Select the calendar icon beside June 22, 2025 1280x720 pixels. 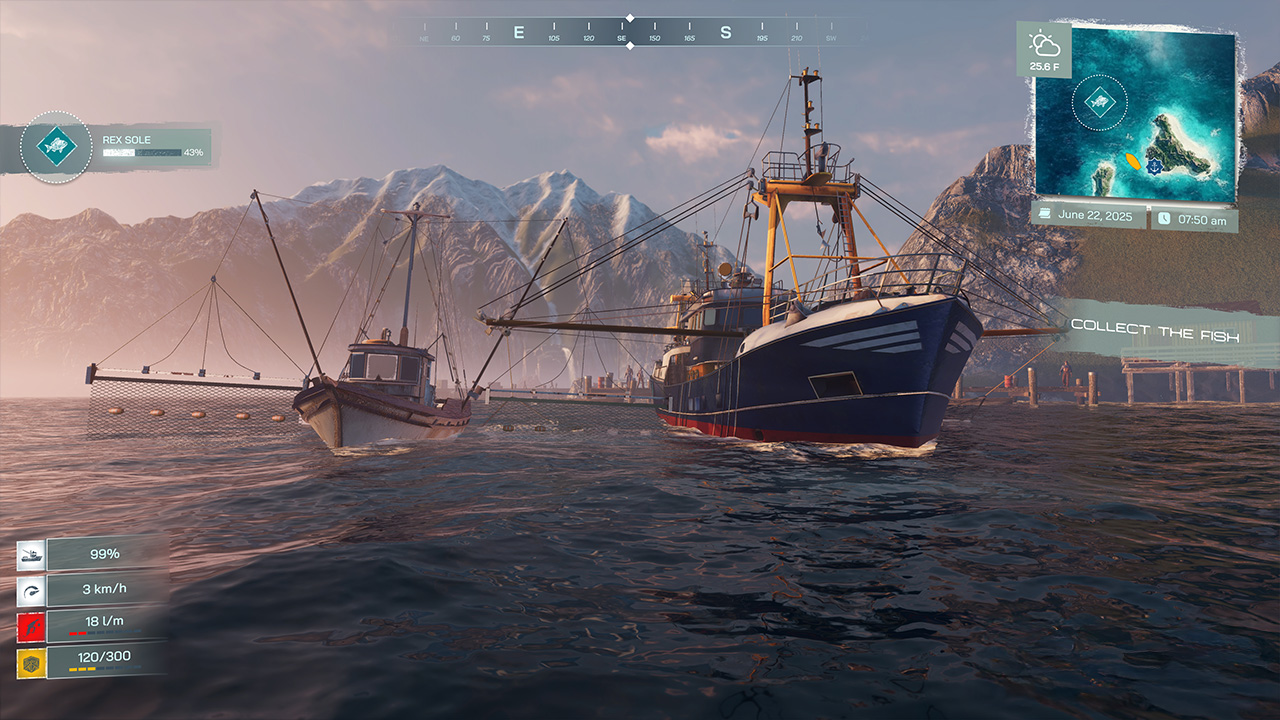[x=1044, y=214]
